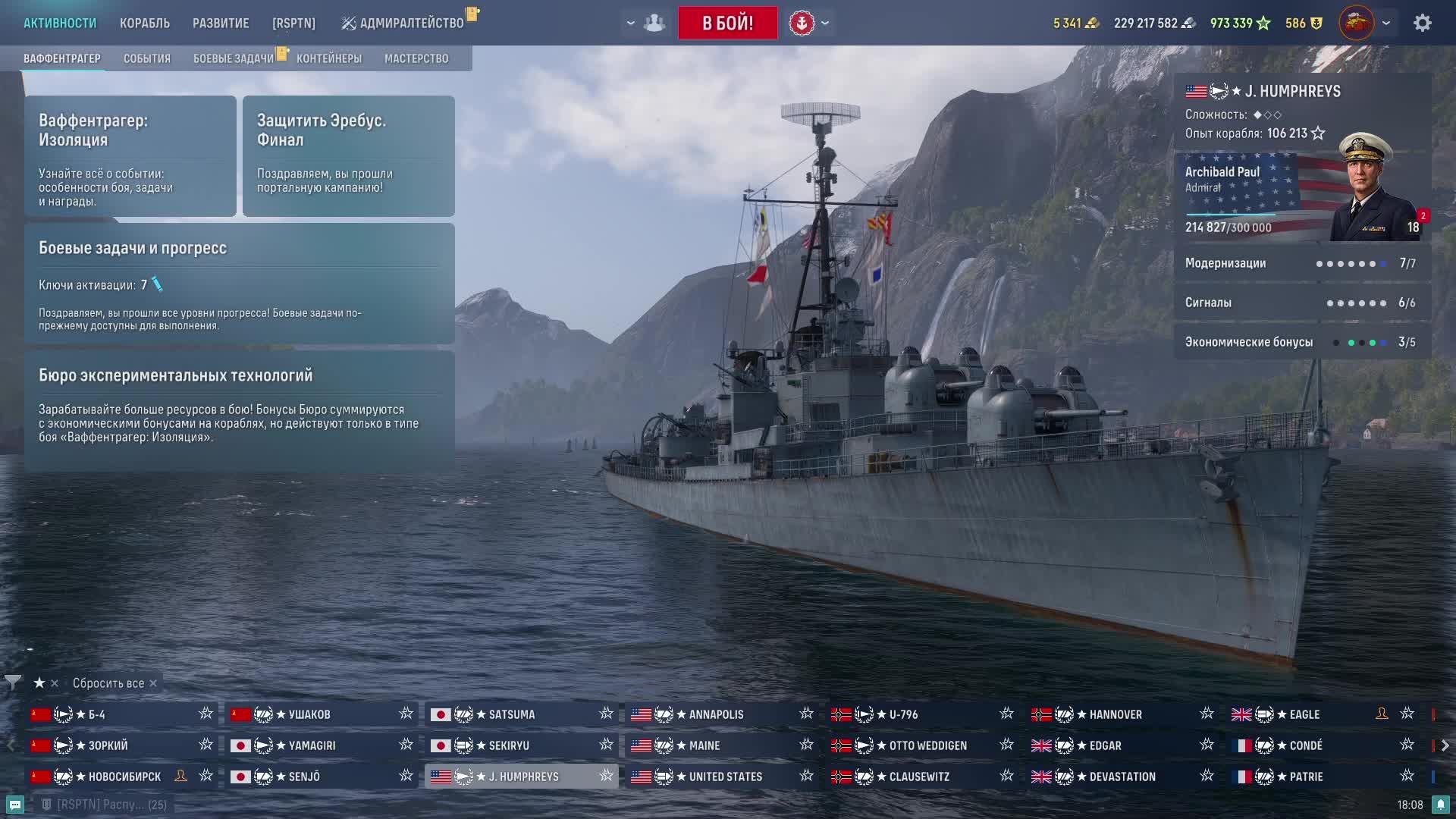Screen dimensions: 1456x819
Task: Open the Развитие menu
Action: tap(221, 23)
